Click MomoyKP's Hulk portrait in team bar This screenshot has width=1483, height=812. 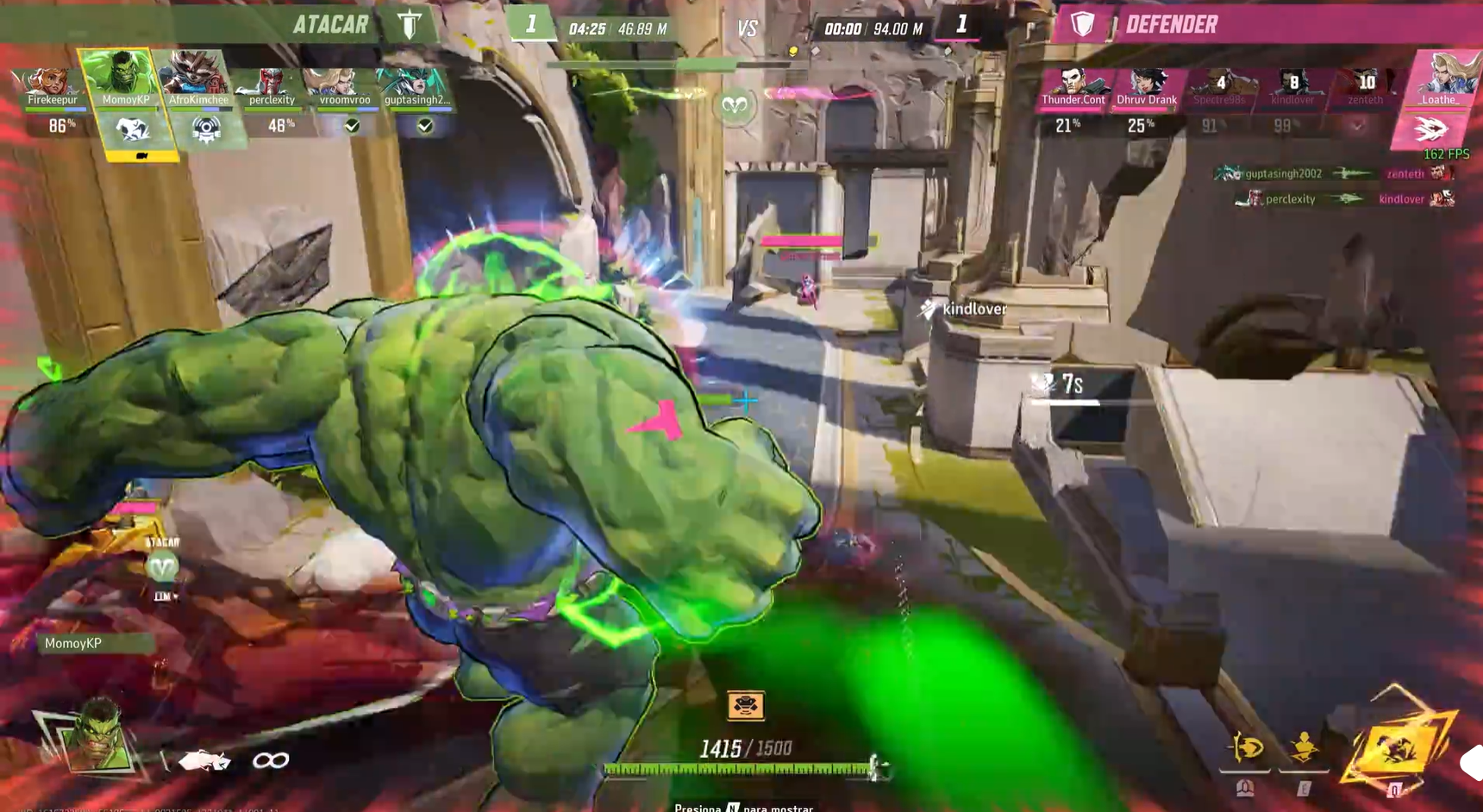122,76
